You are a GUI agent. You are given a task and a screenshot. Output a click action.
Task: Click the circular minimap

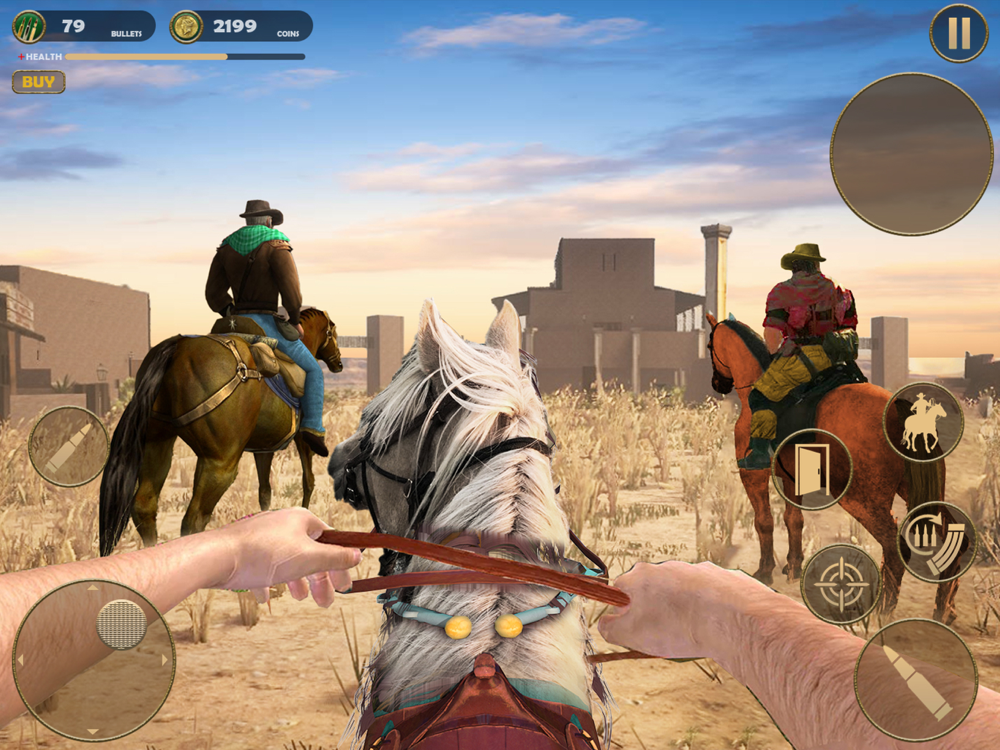coord(911,154)
